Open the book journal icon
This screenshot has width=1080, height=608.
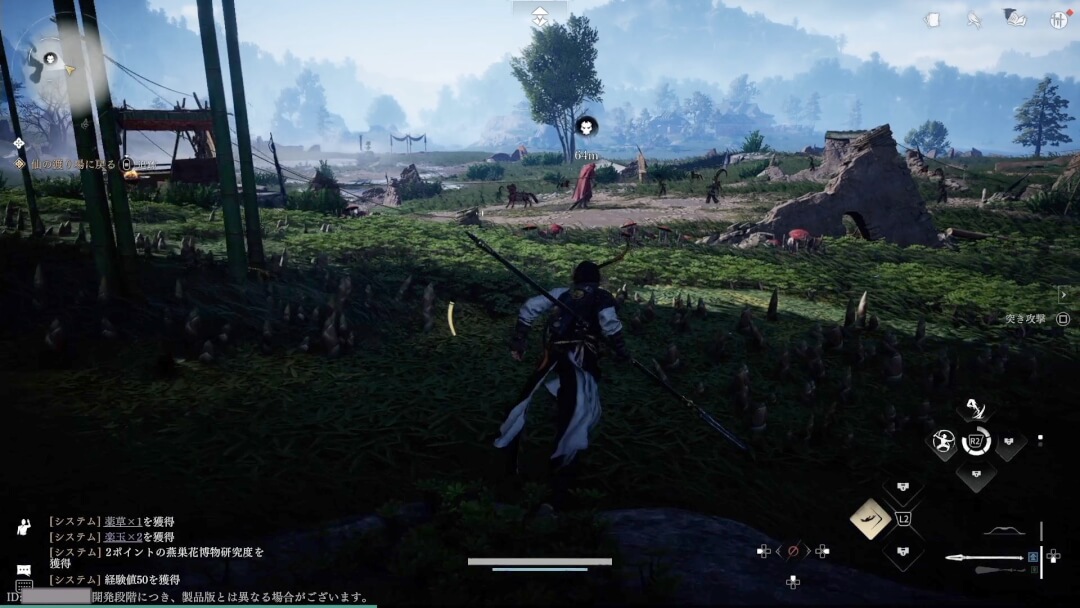[x=1014, y=19]
